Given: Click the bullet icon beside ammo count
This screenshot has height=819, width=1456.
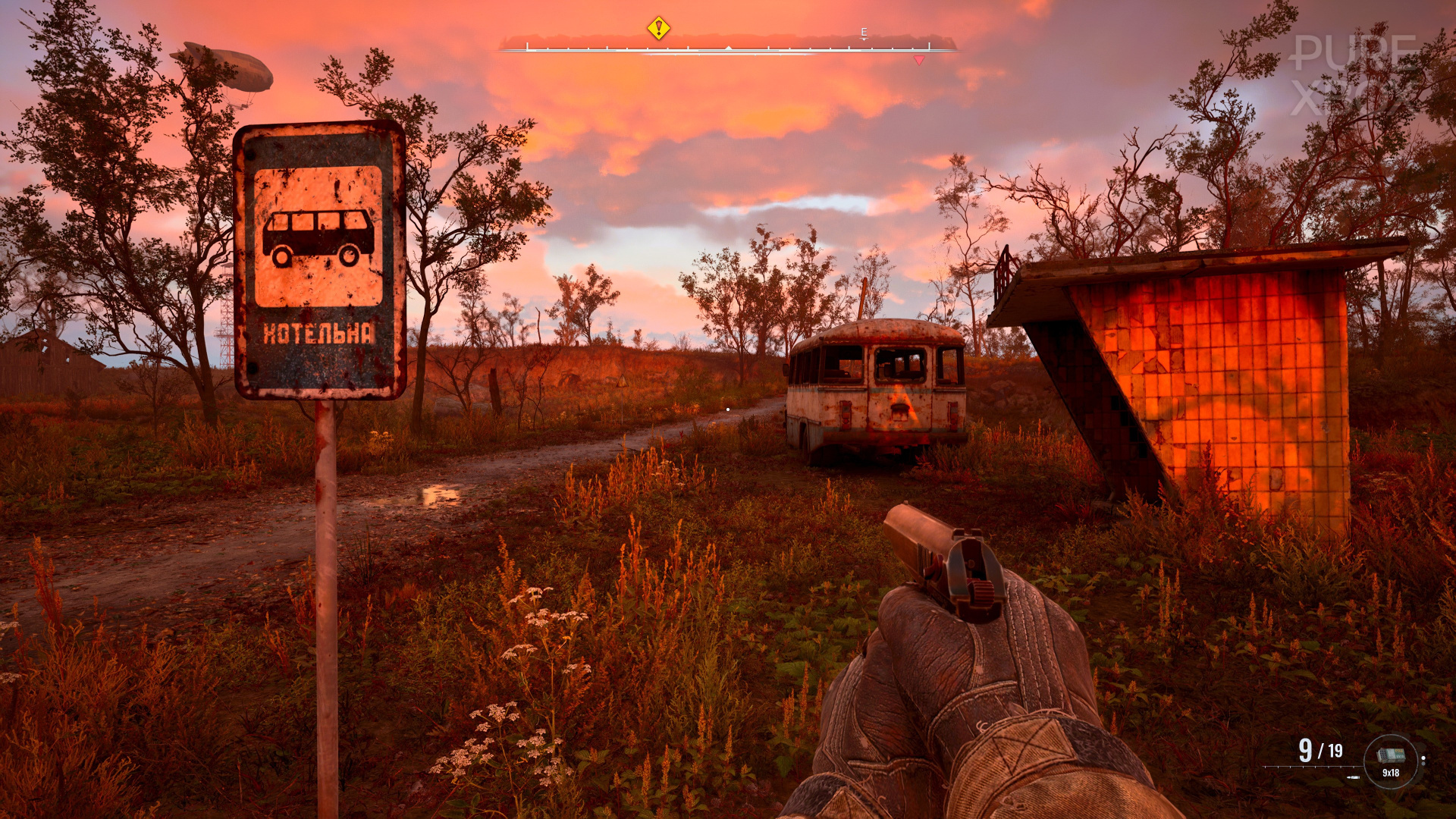Looking at the screenshot, I should (1353, 777).
